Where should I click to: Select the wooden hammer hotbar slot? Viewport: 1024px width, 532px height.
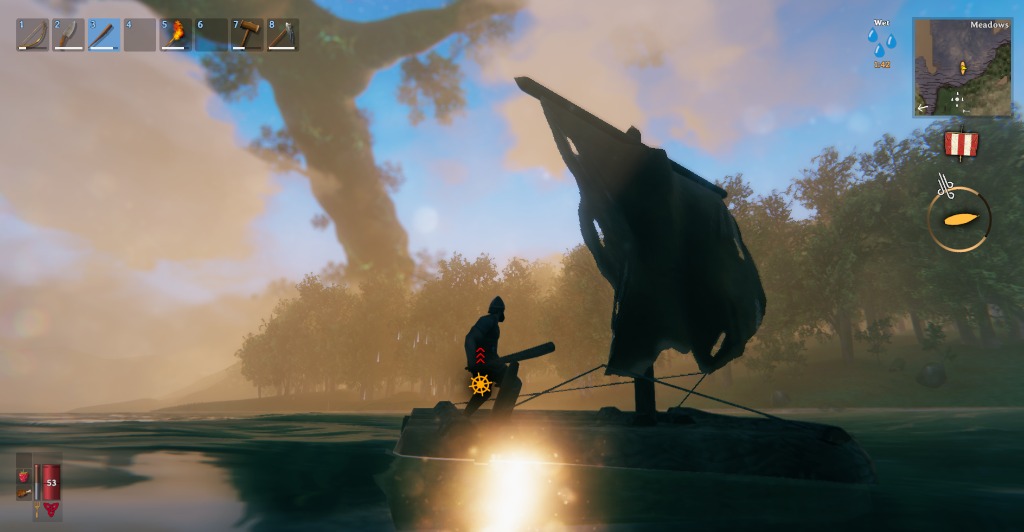coord(247,35)
